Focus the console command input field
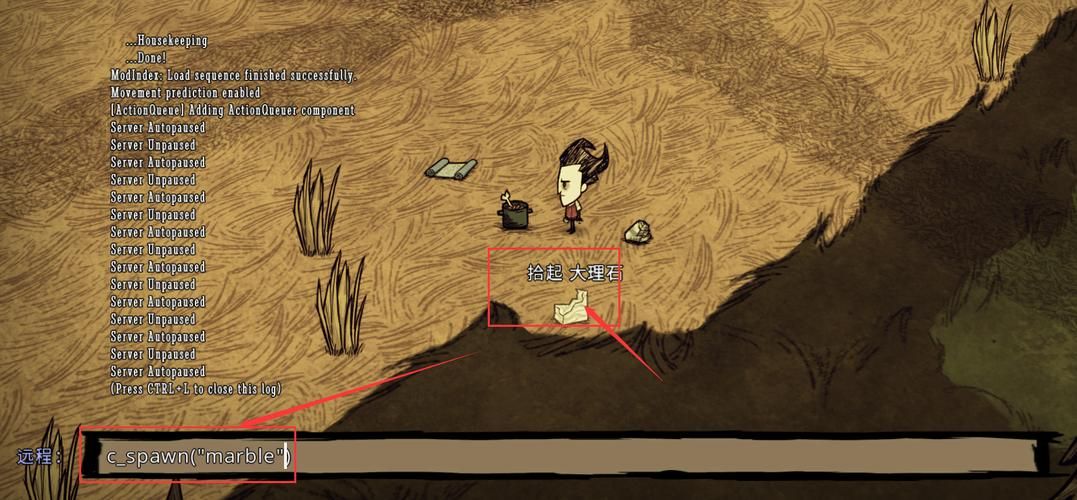1077x500 pixels. [x=560, y=457]
